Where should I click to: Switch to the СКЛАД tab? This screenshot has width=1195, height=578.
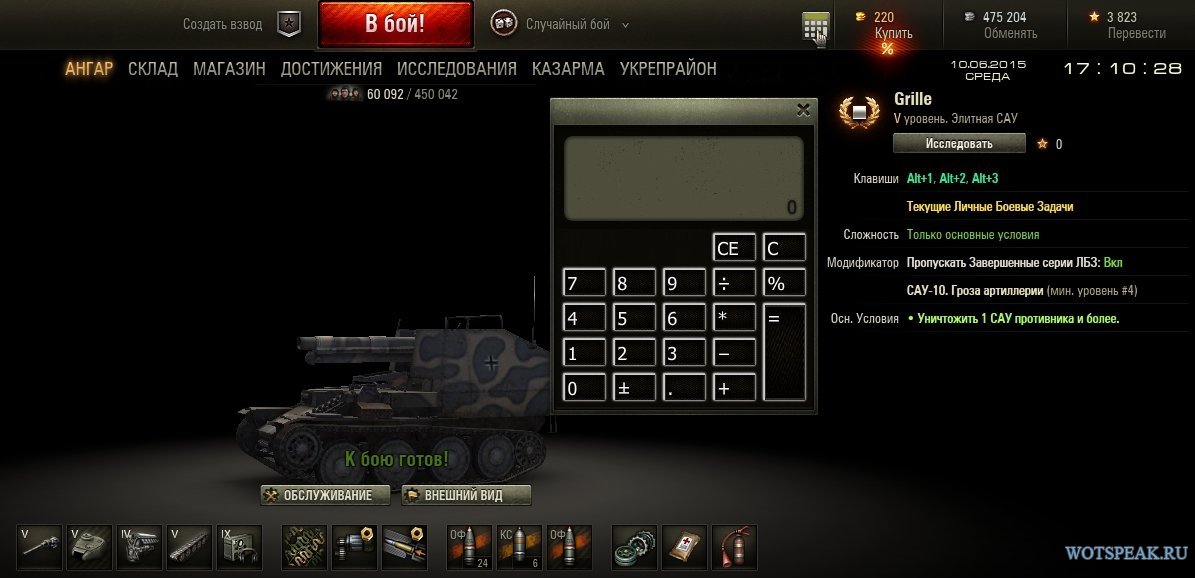153,69
